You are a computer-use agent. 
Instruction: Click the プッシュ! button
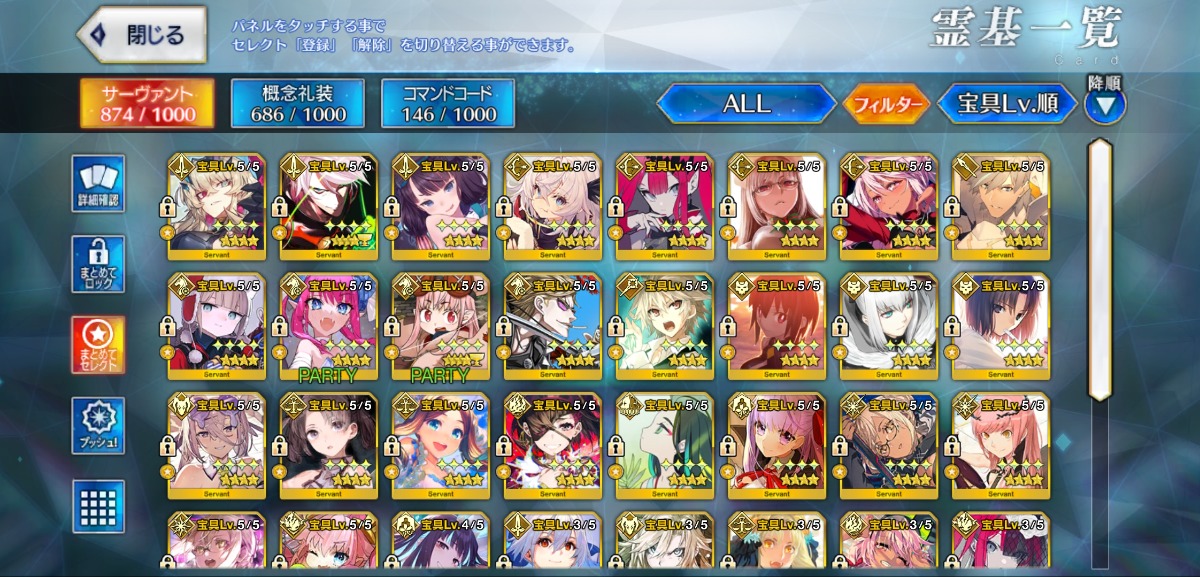coord(98,426)
